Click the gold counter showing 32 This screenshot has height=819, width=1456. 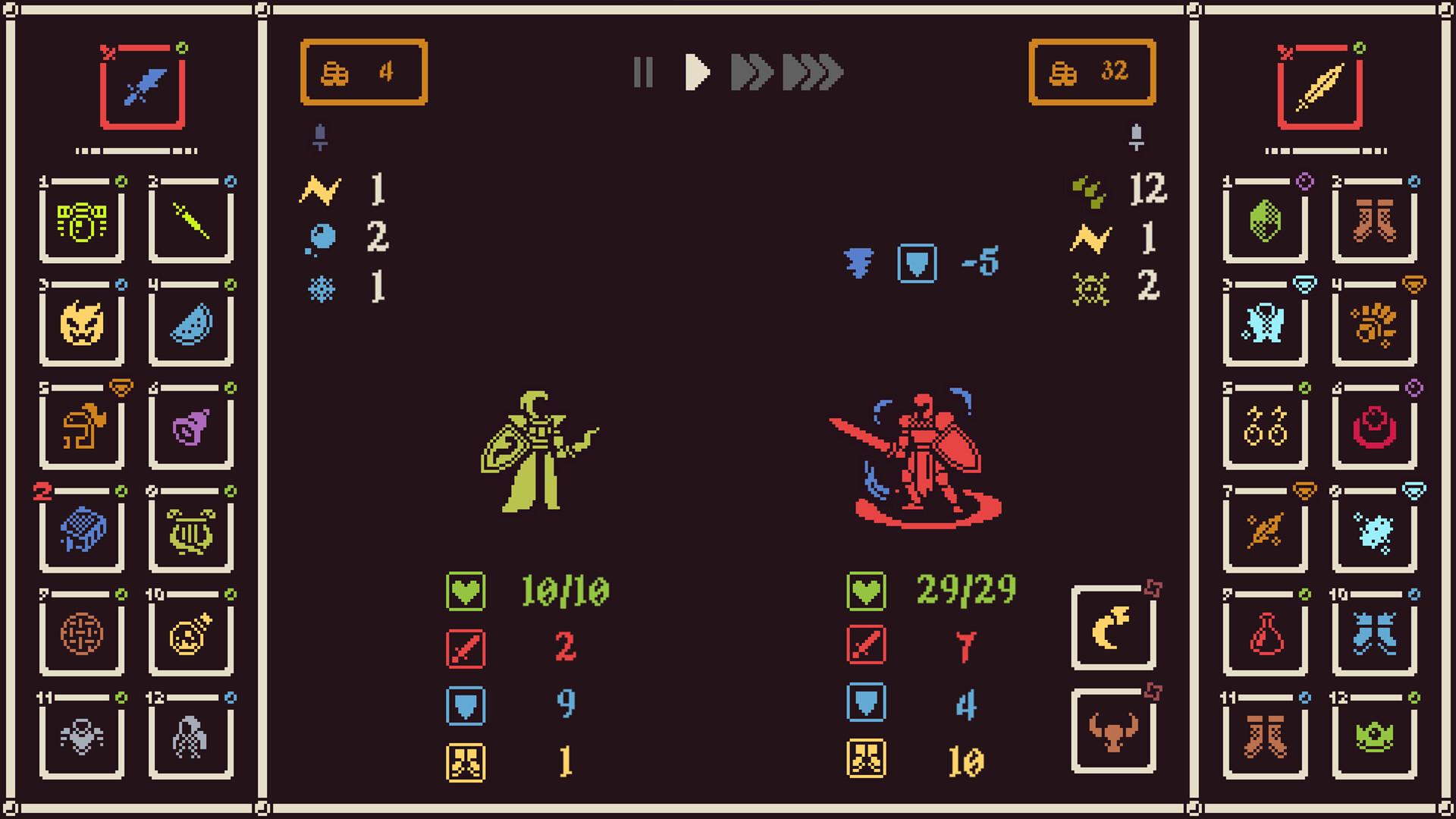pos(1092,71)
